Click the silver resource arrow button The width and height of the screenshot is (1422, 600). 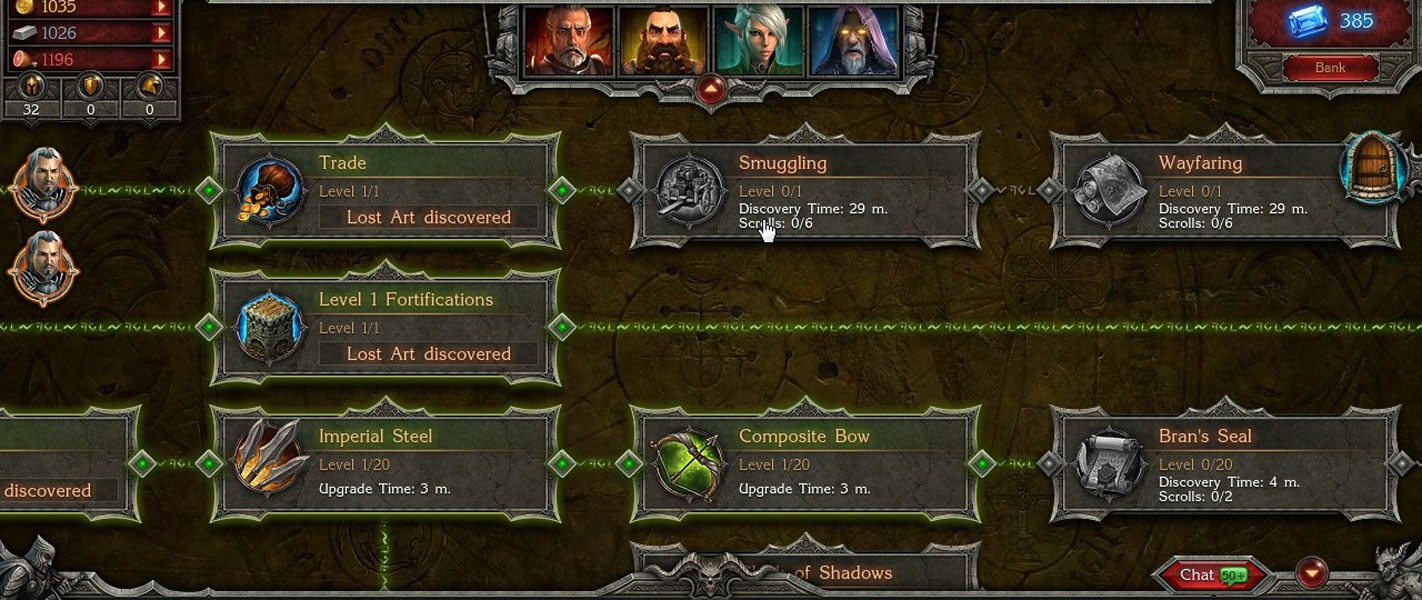160,33
